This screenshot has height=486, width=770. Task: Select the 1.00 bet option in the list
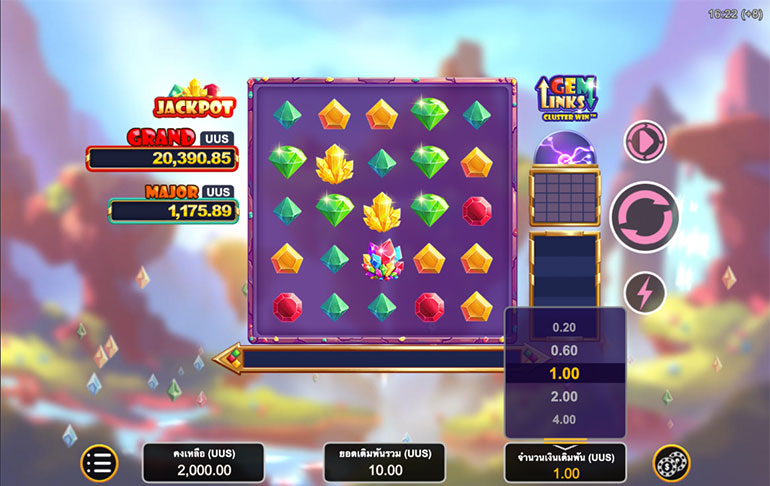pos(565,373)
